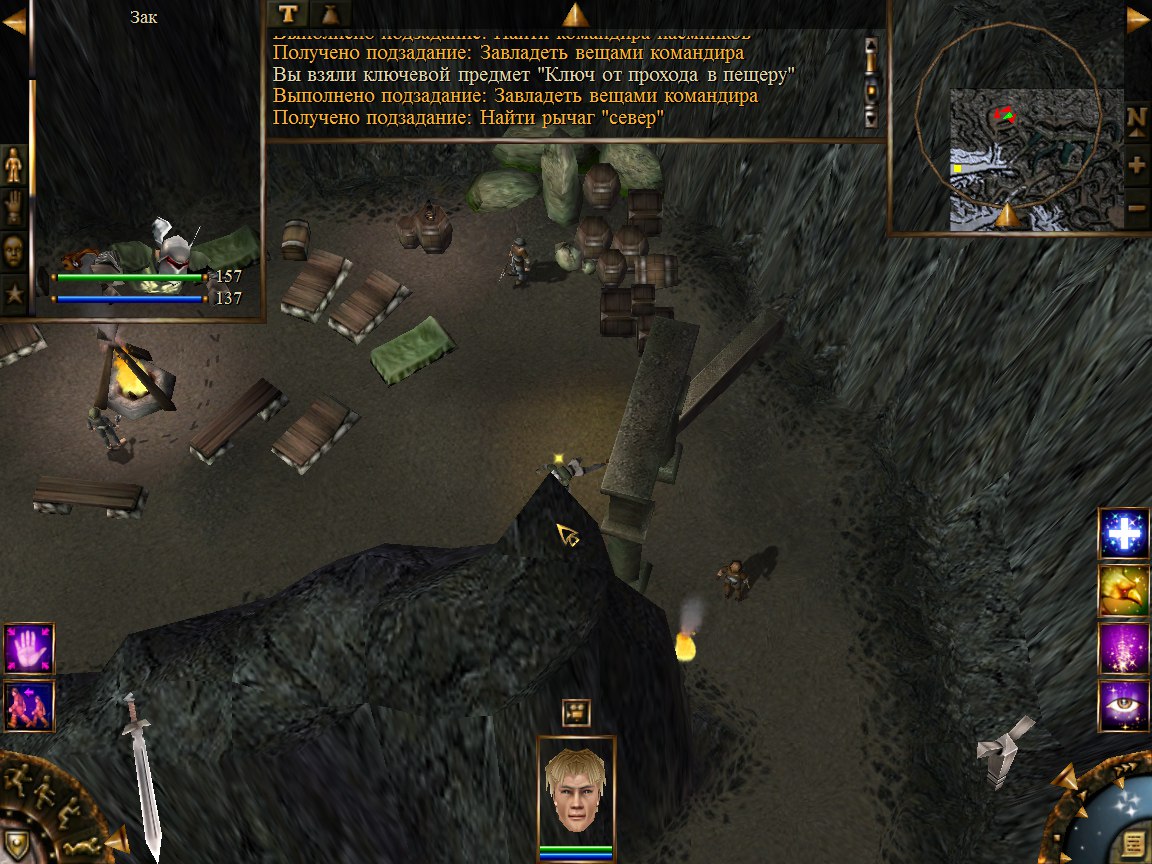Screen dimensions: 1152x864
Task: Click the T button above the message log
Action: pyautogui.click(x=288, y=13)
